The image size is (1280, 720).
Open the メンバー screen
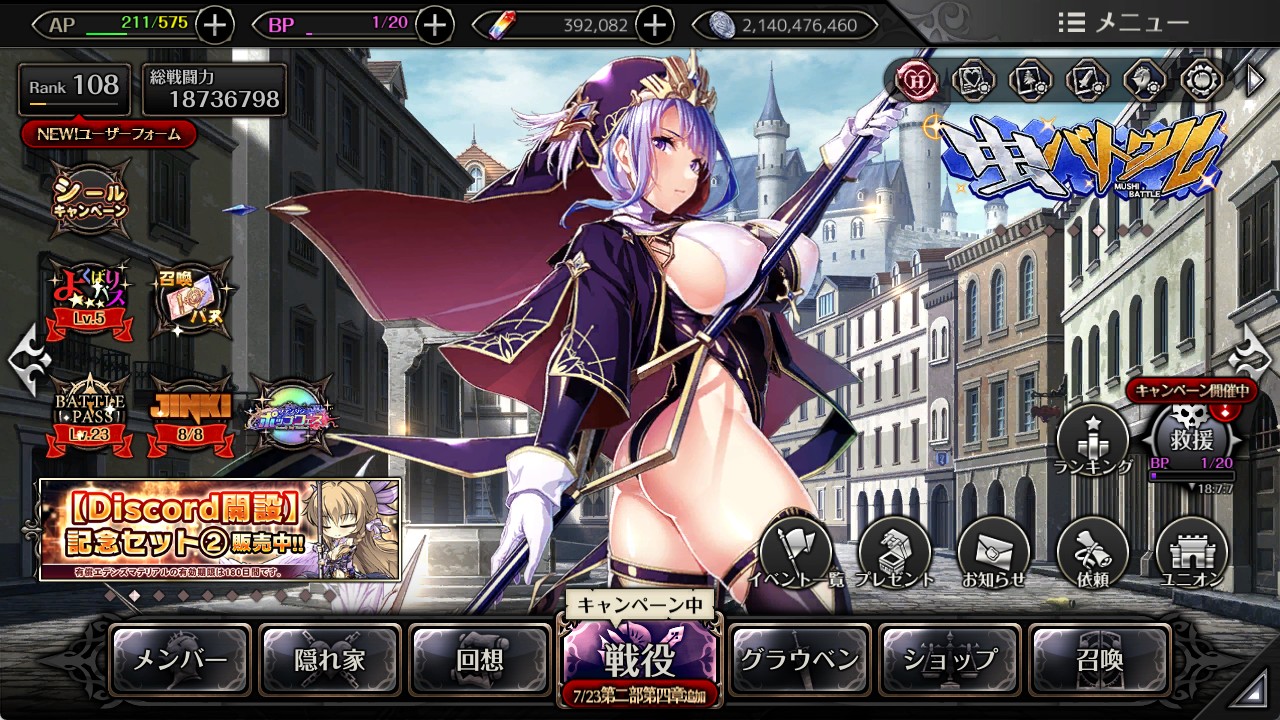click(x=181, y=660)
